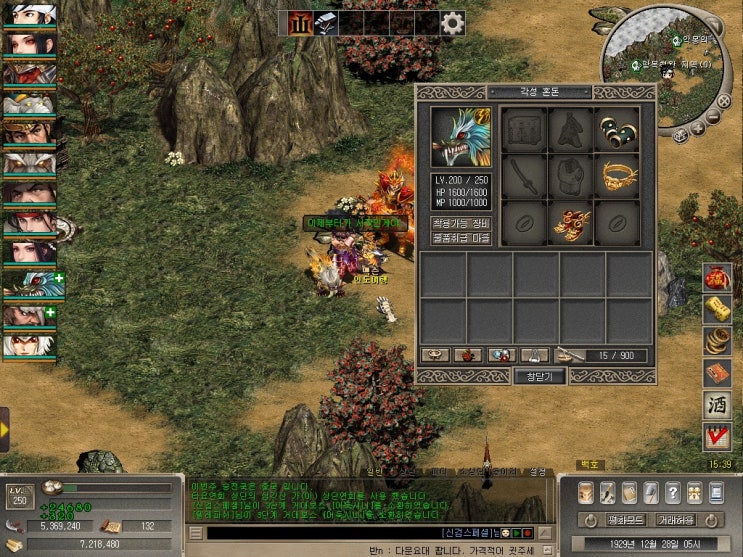
Task: Close the panel with the 창닫기 button
Action: point(539,376)
